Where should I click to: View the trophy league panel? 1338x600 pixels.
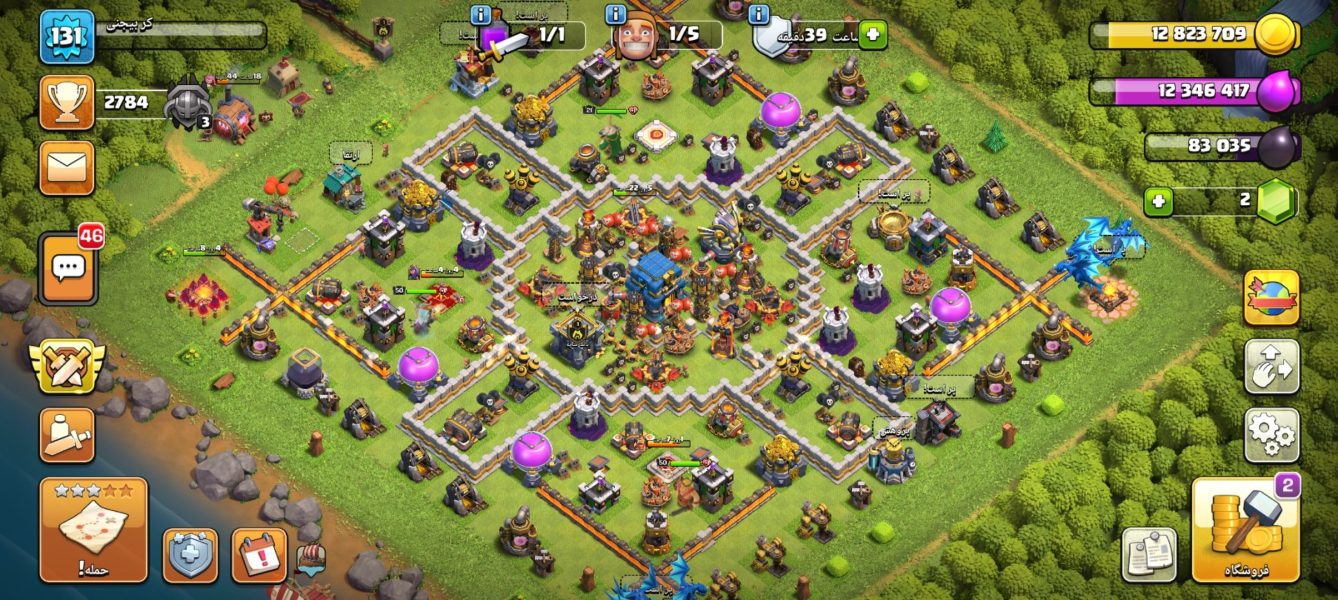pyautogui.click(x=67, y=102)
